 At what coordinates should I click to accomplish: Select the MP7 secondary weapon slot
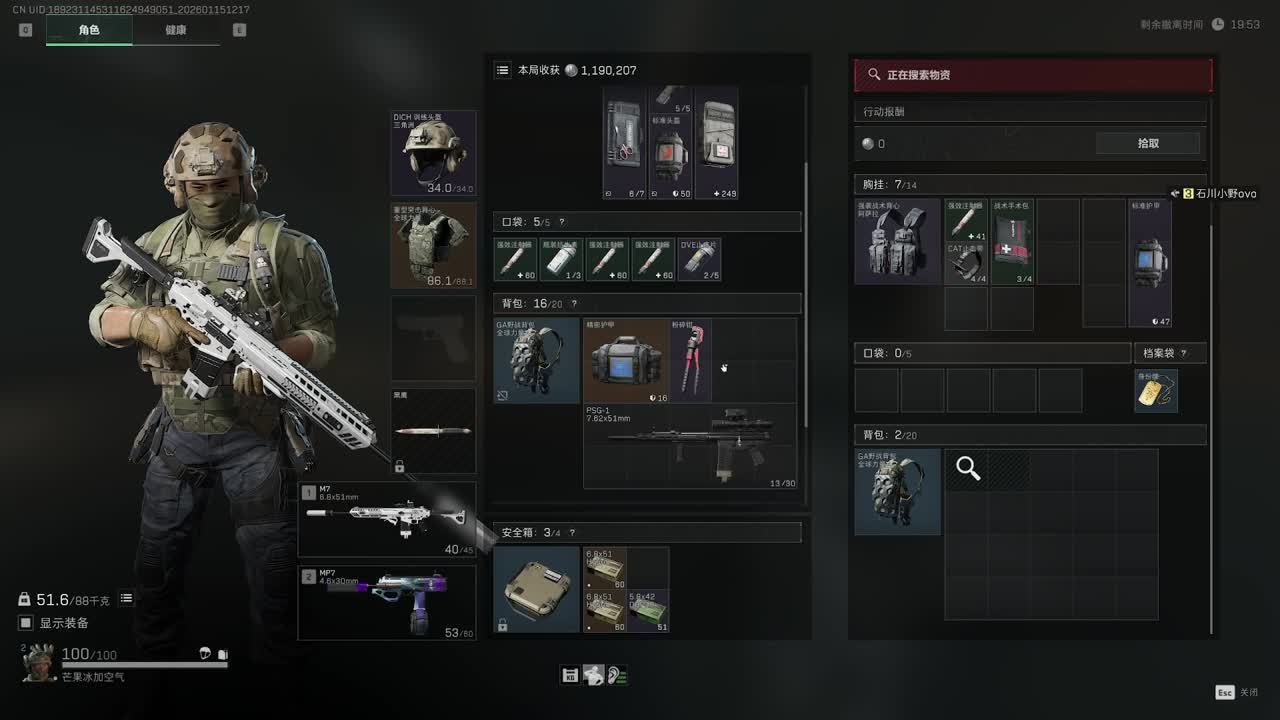387,602
